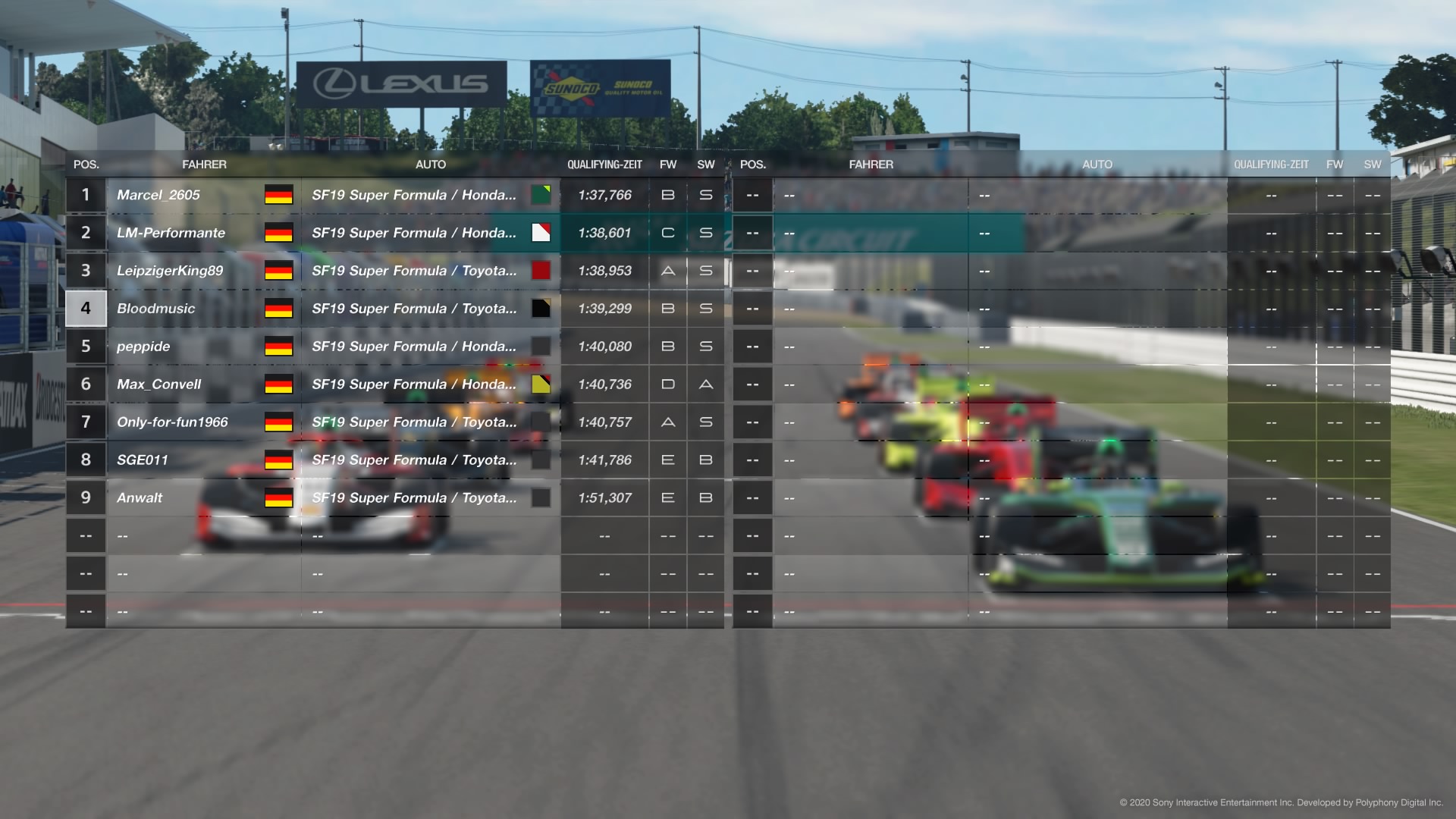Click the FW grade B for Marcel_2605
Image resolution: width=1456 pixels, height=819 pixels.
point(667,195)
